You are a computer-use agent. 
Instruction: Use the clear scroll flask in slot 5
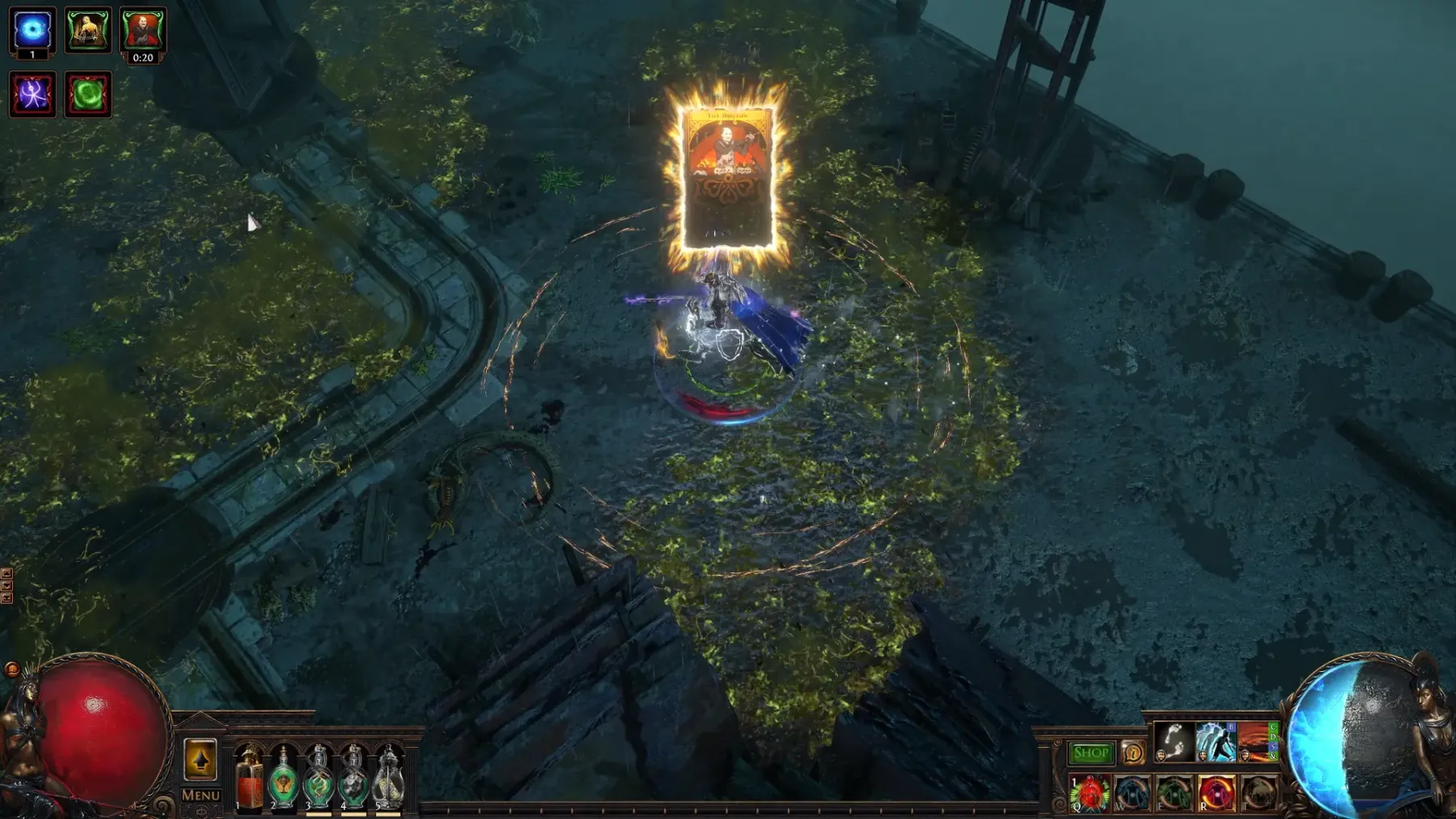[x=388, y=779]
